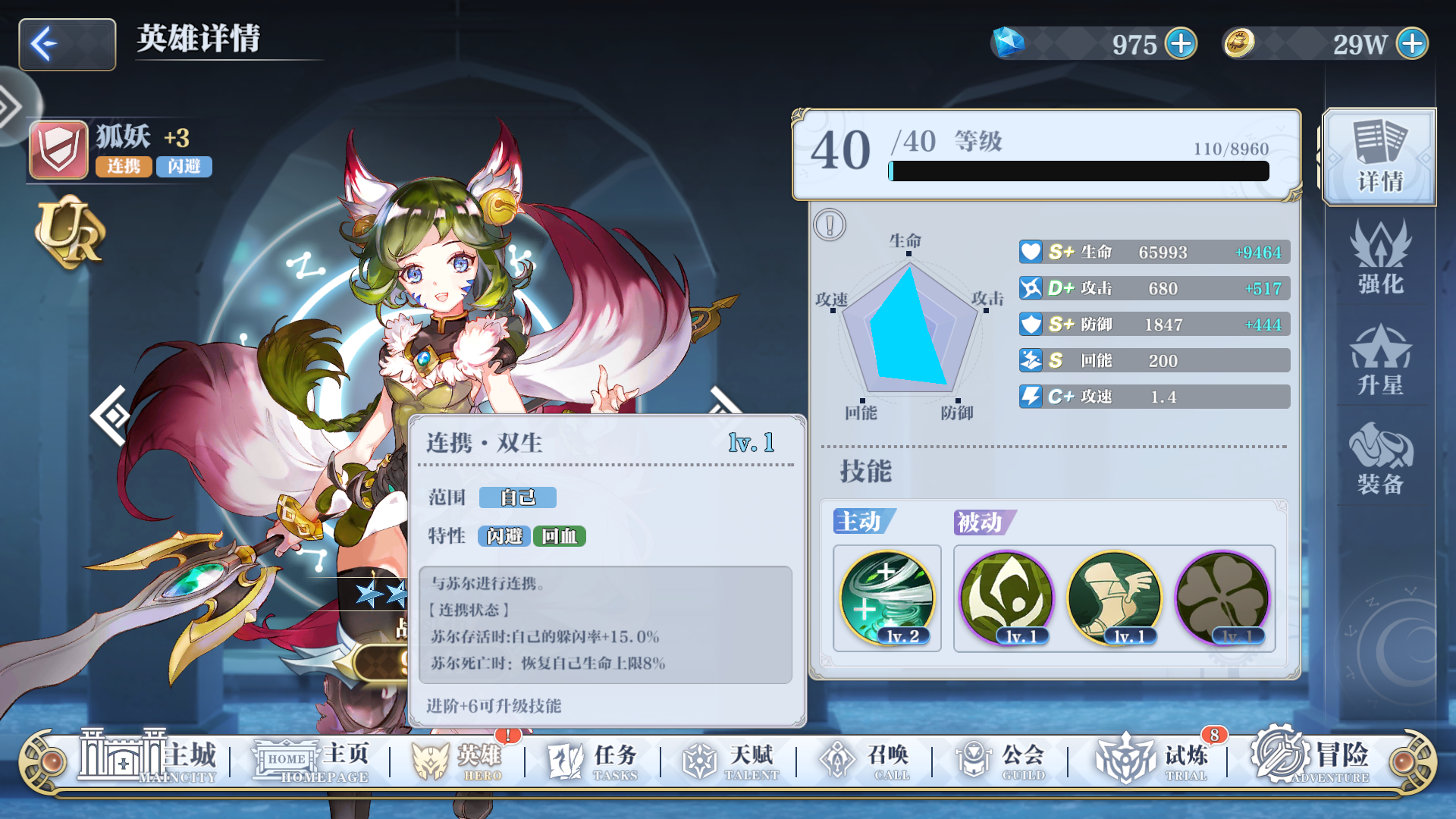
Task: Switch to the 强化 (Enhance) tab
Action: (x=1382, y=259)
